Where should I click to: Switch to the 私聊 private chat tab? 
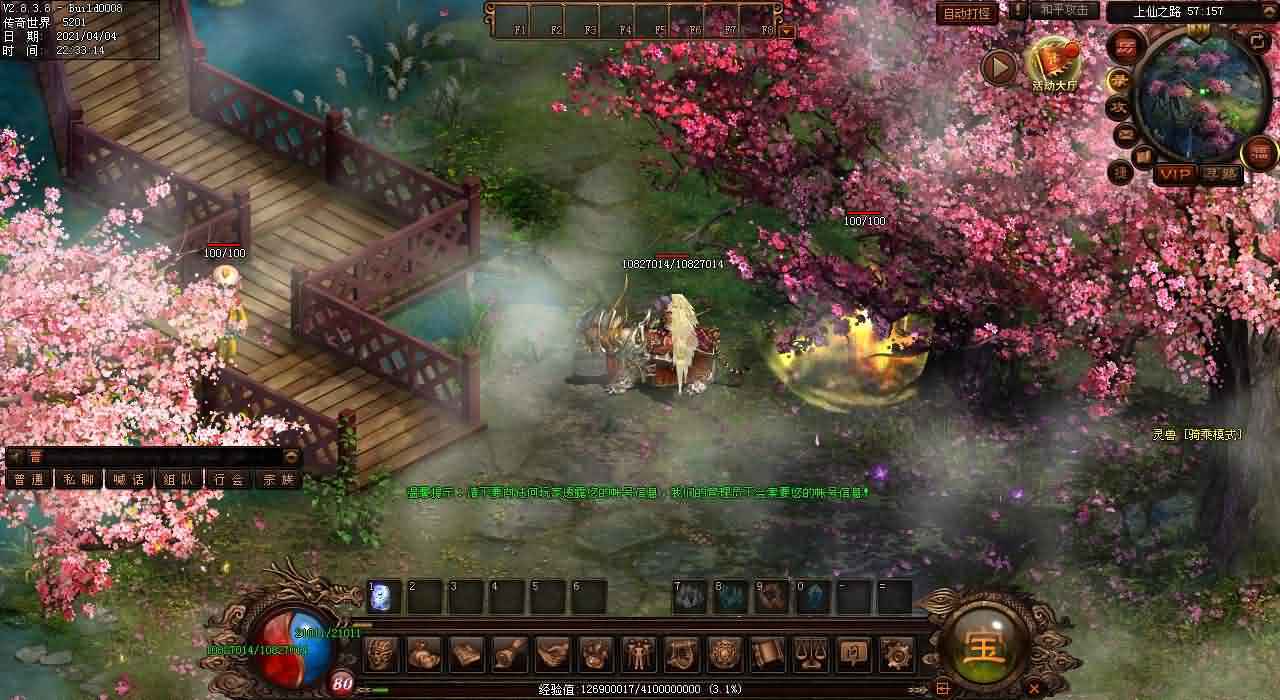click(78, 479)
